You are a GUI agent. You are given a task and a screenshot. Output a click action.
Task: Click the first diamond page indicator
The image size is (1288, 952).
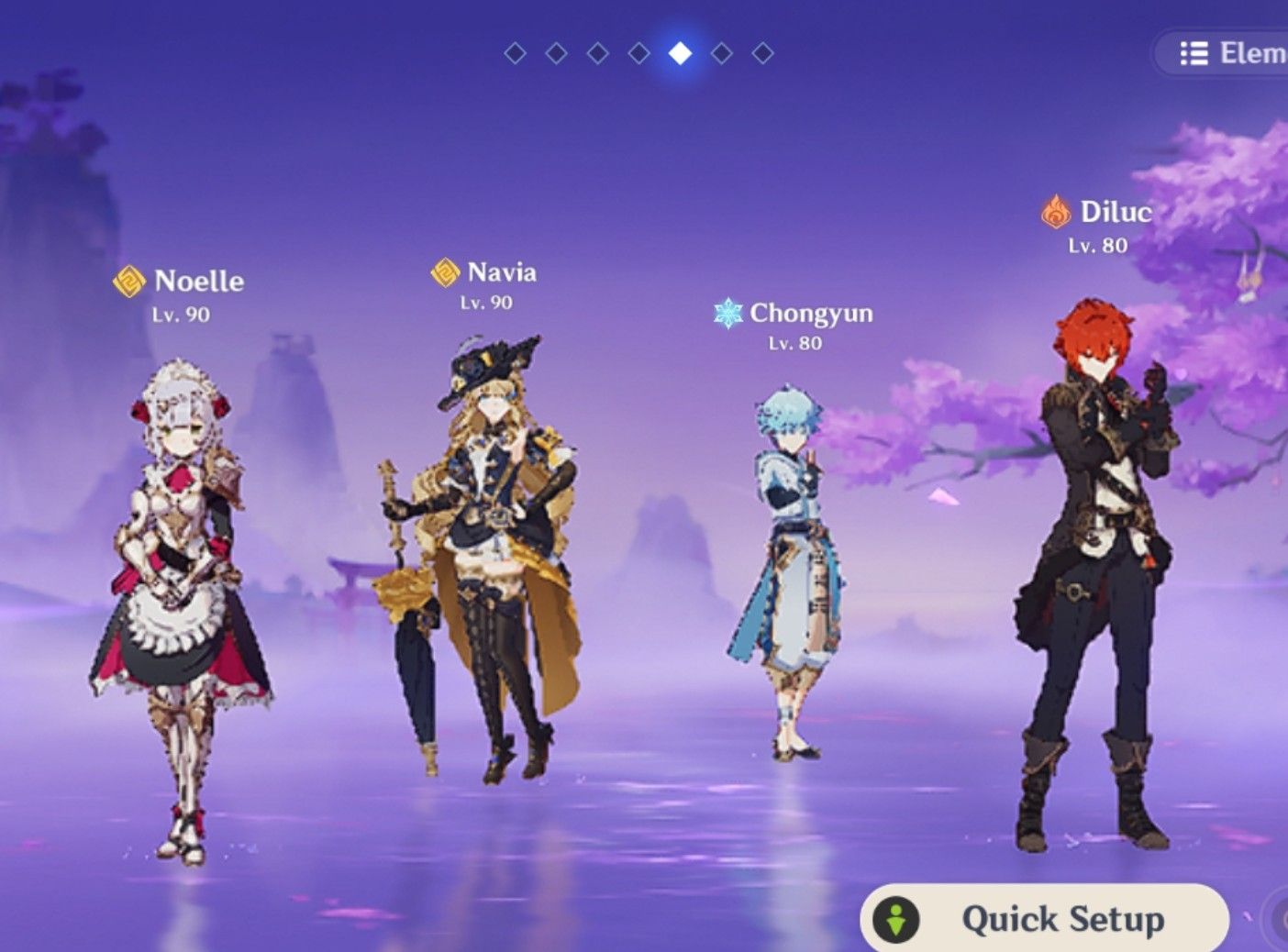515,53
